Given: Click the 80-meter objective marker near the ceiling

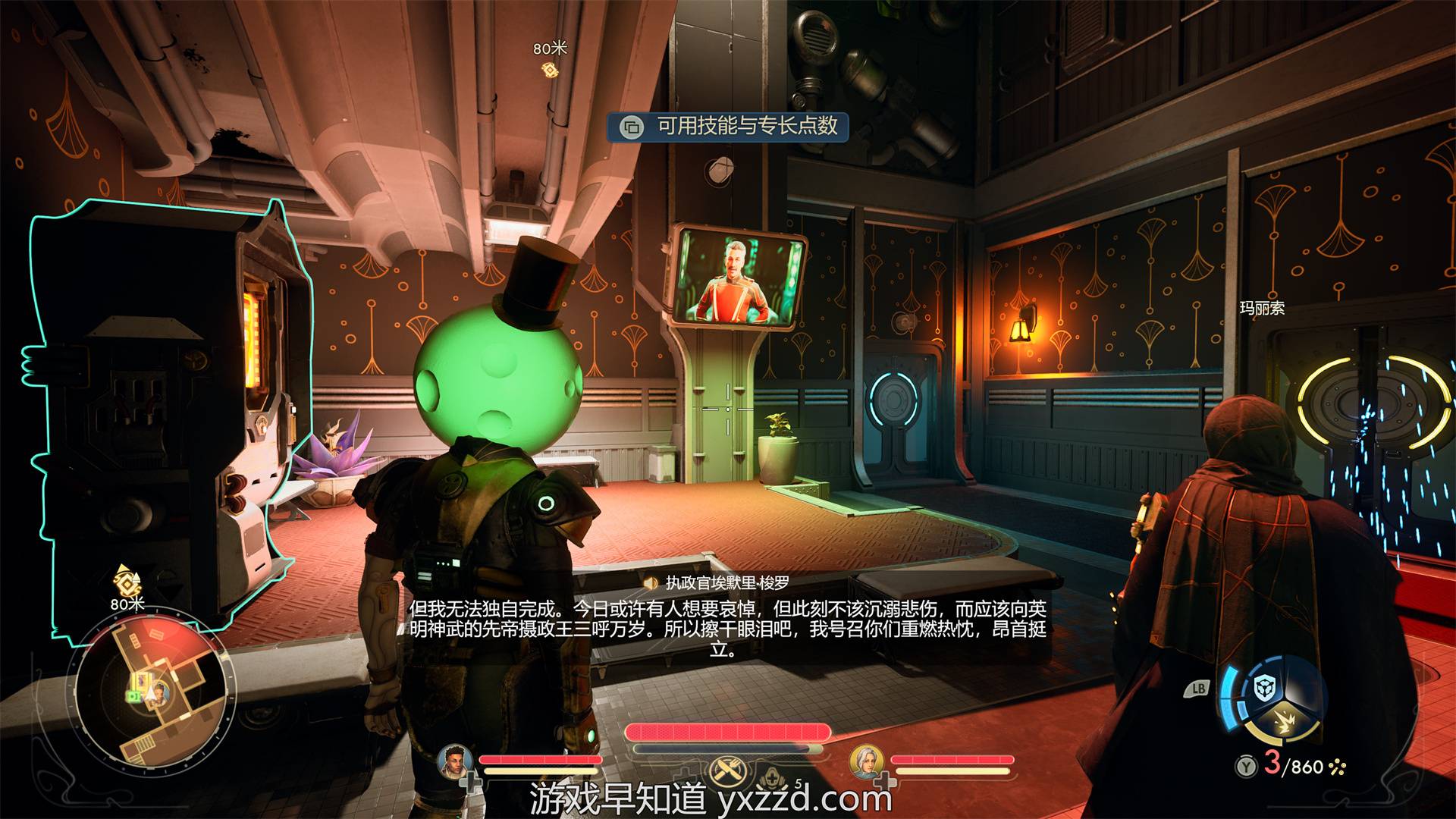Looking at the screenshot, I should 550,70.
